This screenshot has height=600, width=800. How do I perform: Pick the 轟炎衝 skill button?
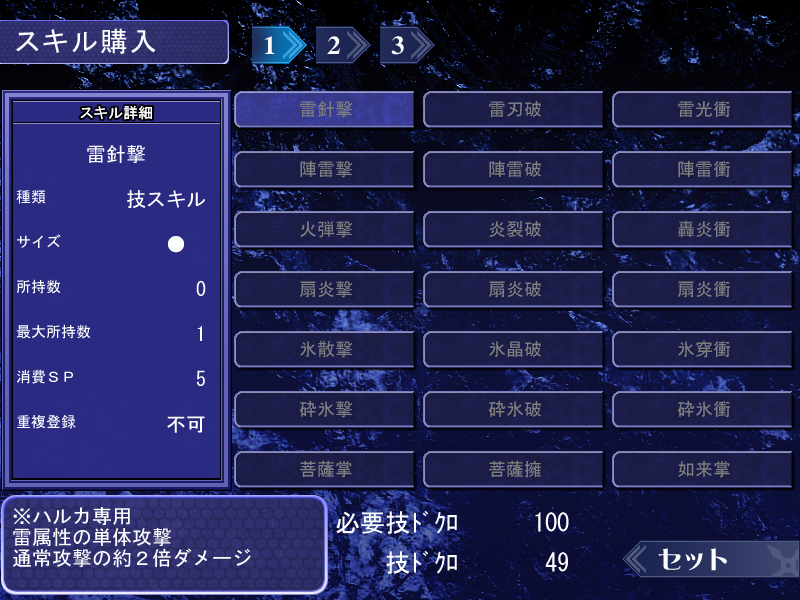pos(703,229)
